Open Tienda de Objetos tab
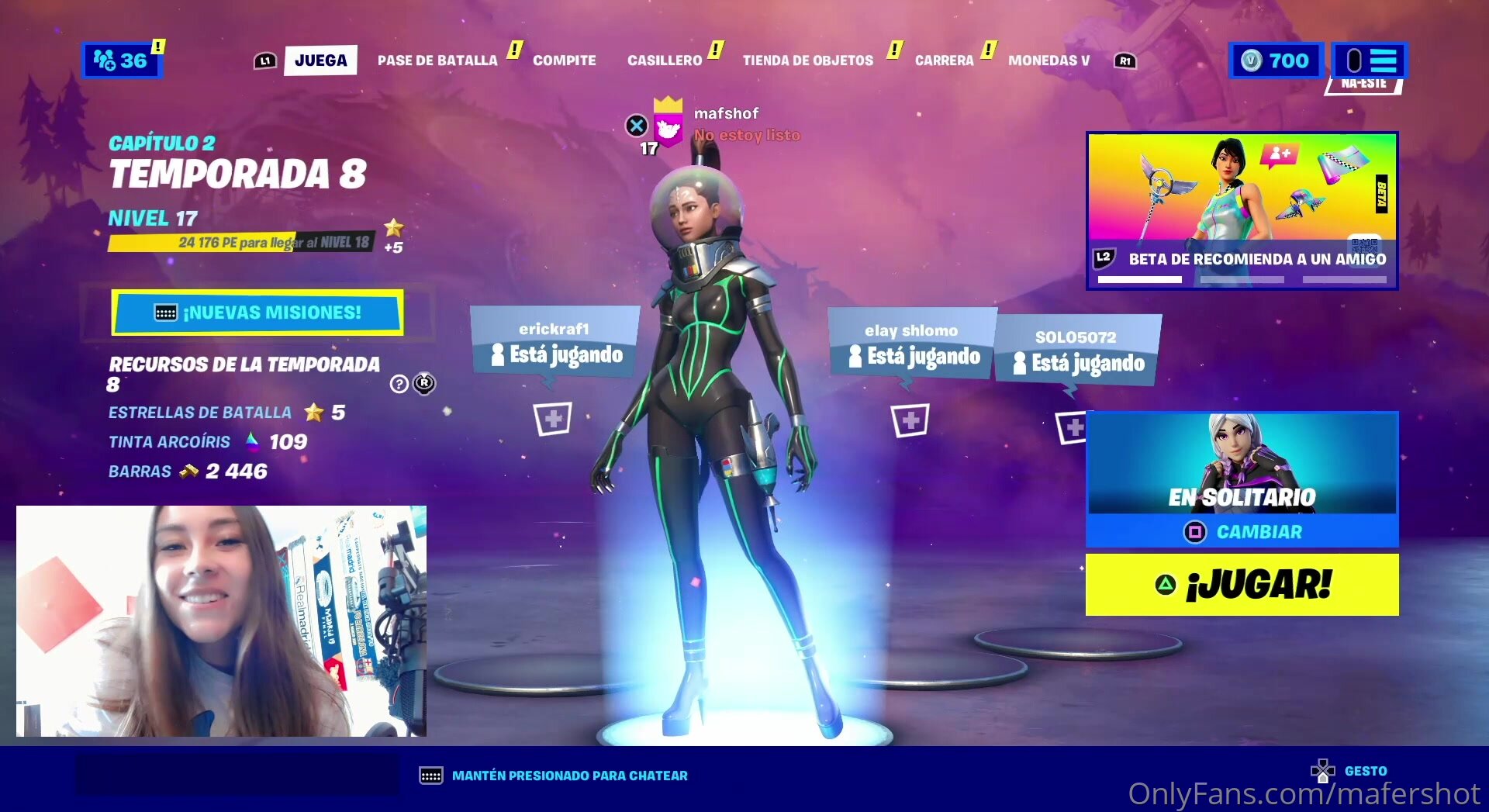The width and height of the screenshot is (1489, 812). tap(807, 60)
